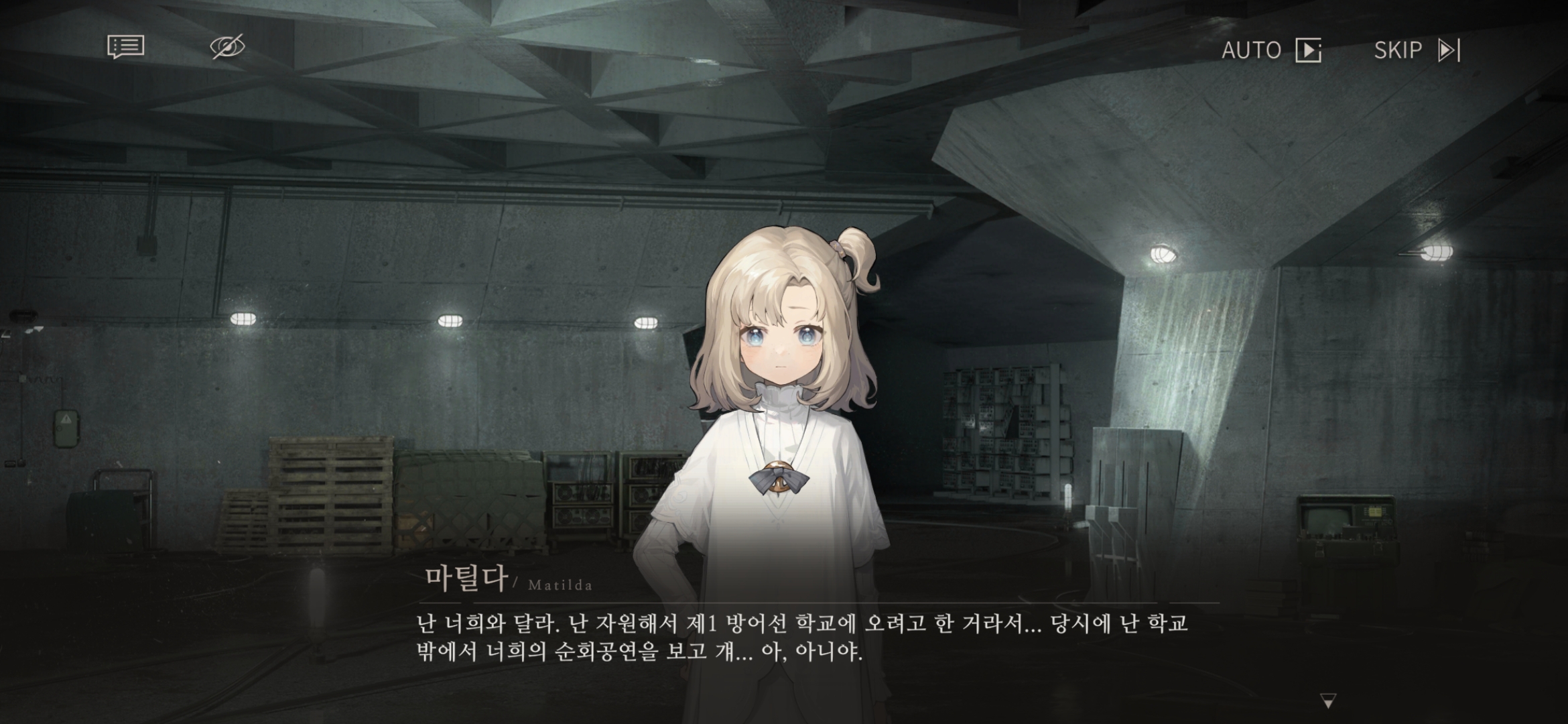Open the dialogue log icon
This screenshot has height=724, width=1568.
click(x=125, y=47)
